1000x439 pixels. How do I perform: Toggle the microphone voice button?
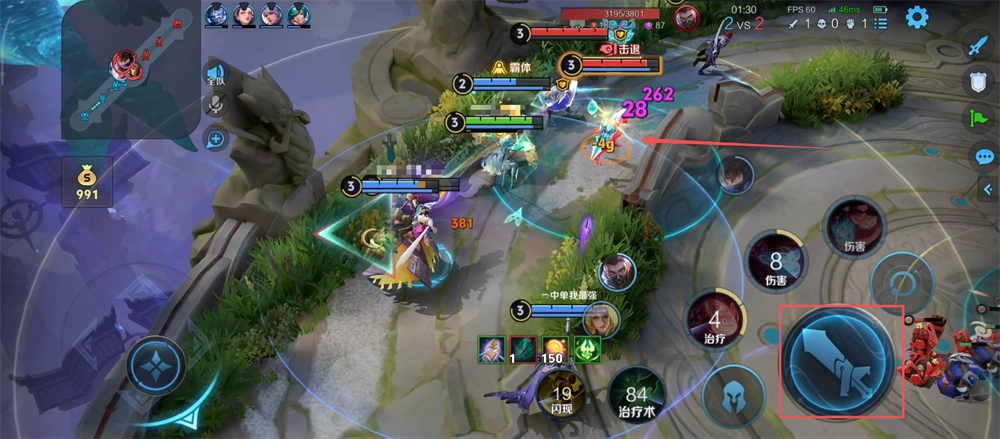pos(214,106)
